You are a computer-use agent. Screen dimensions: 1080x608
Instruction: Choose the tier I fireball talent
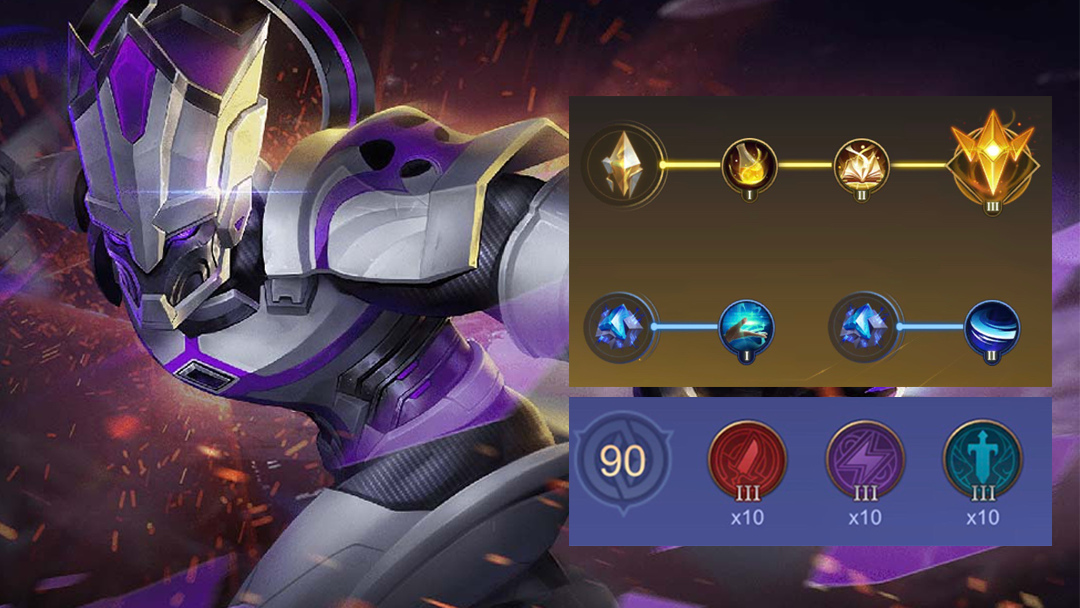pyautogui.click(x=749, y=164)
